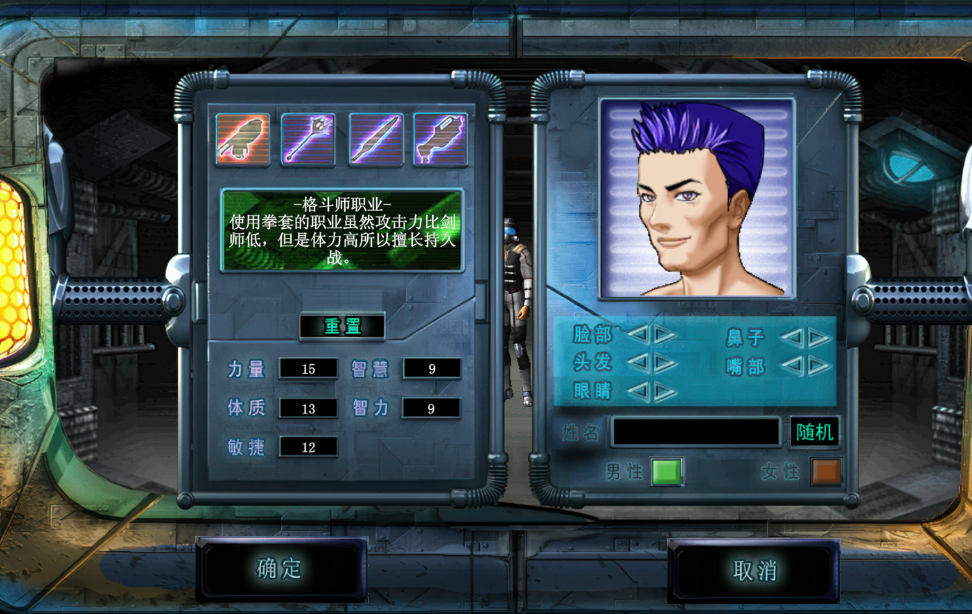Go to the previous 头发 hair style
Screen dimensions: 972x614
pos(638,363)
